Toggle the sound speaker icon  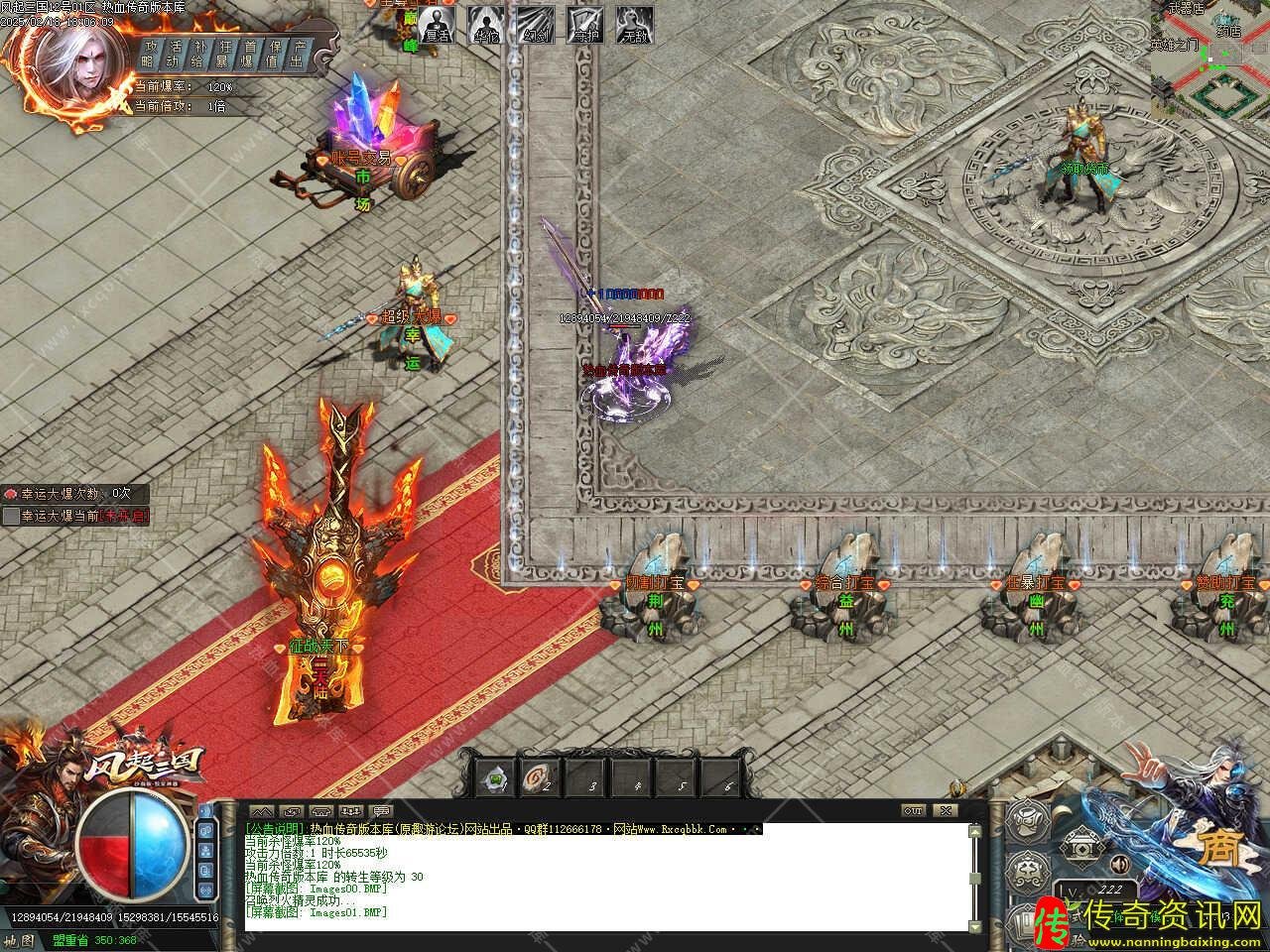coord(1118,861)
